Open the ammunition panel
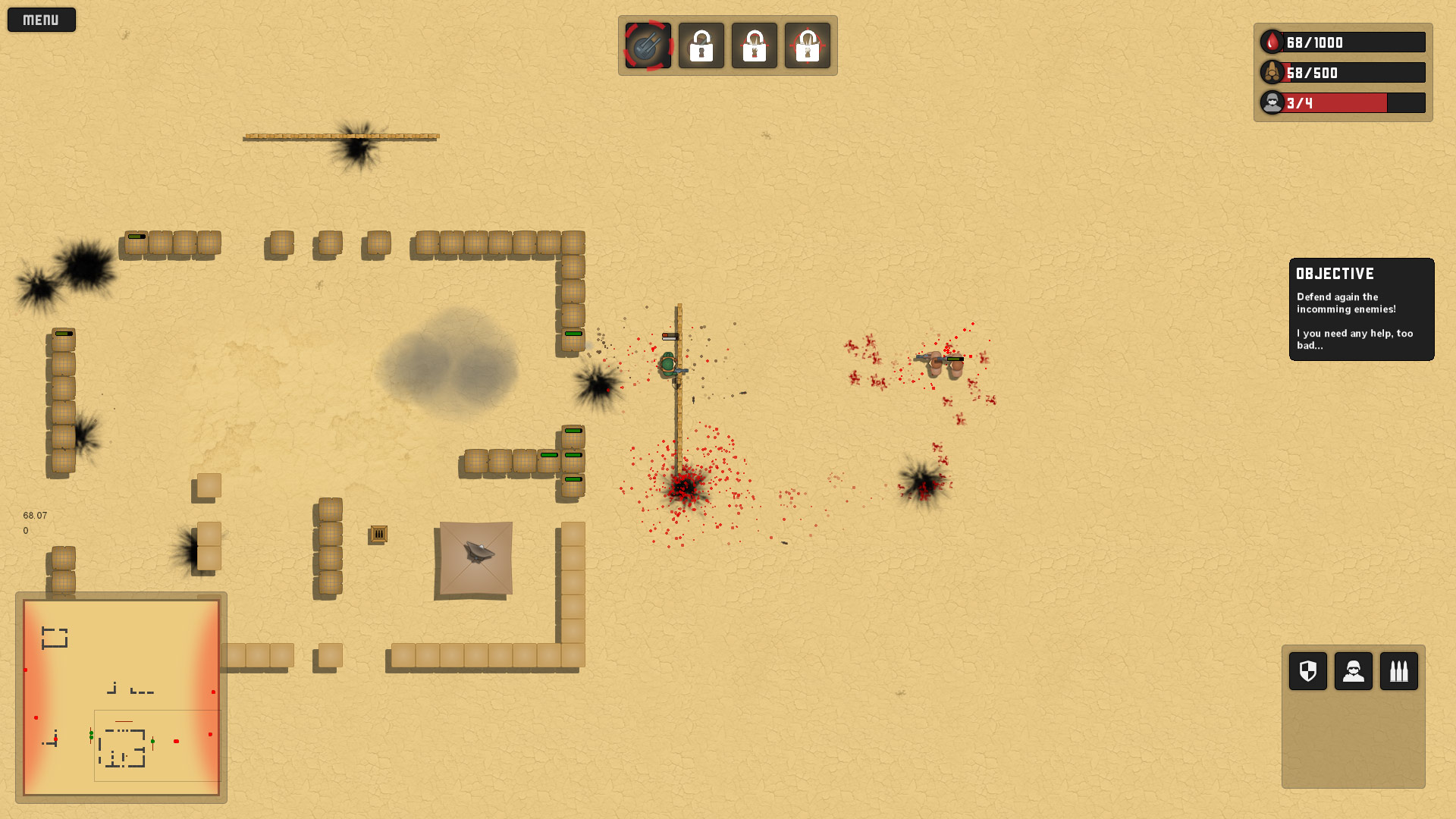 (x=1399, y=670)
